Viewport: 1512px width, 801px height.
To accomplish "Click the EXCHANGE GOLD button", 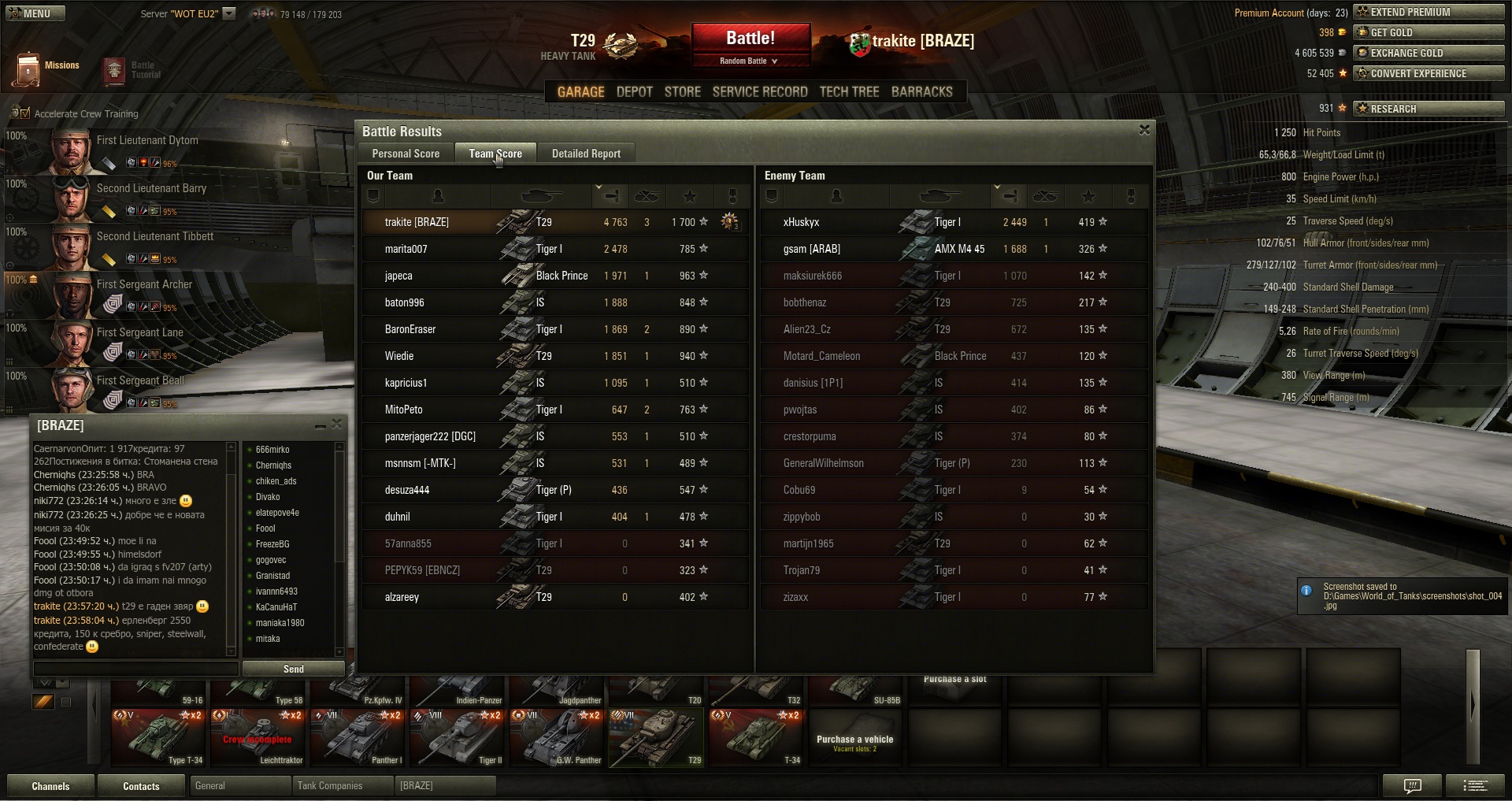I will pos(1428,53).
